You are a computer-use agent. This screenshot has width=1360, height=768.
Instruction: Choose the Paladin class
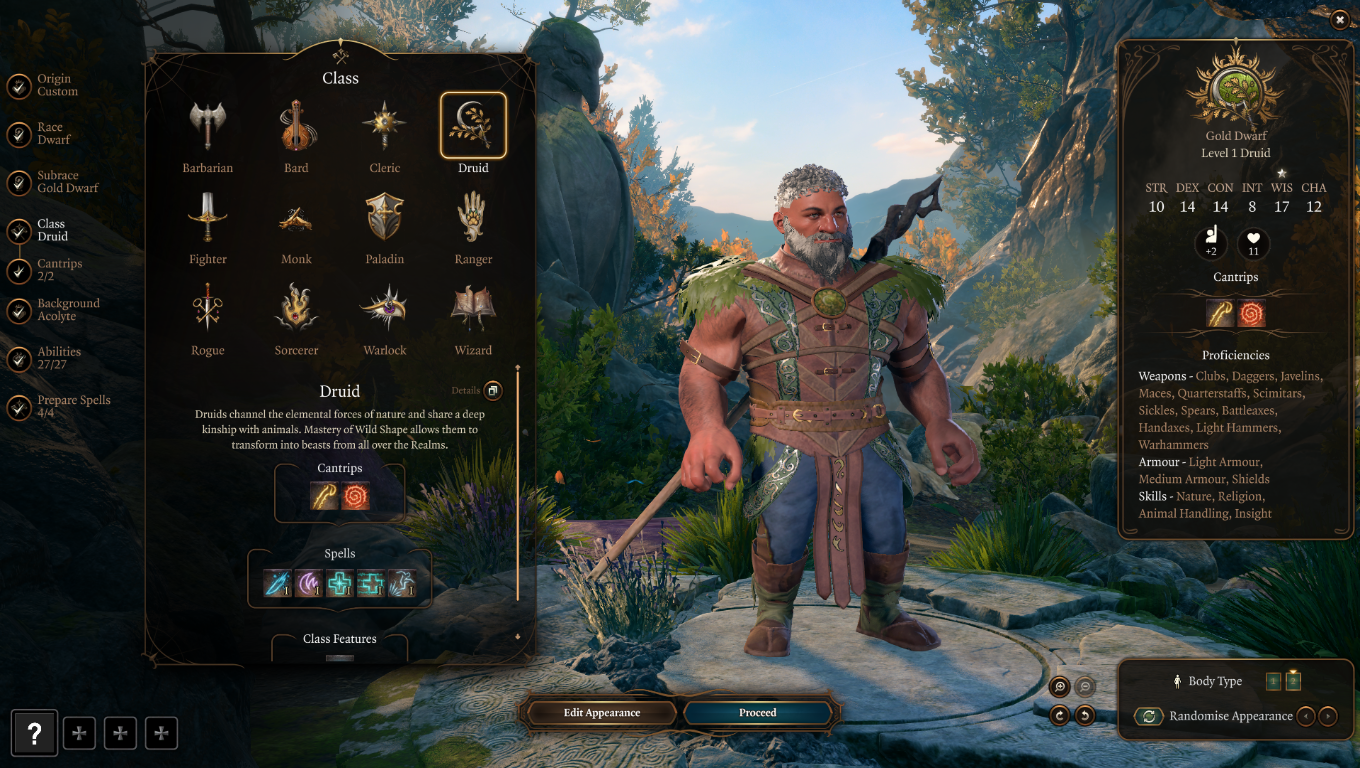(385, 215)
